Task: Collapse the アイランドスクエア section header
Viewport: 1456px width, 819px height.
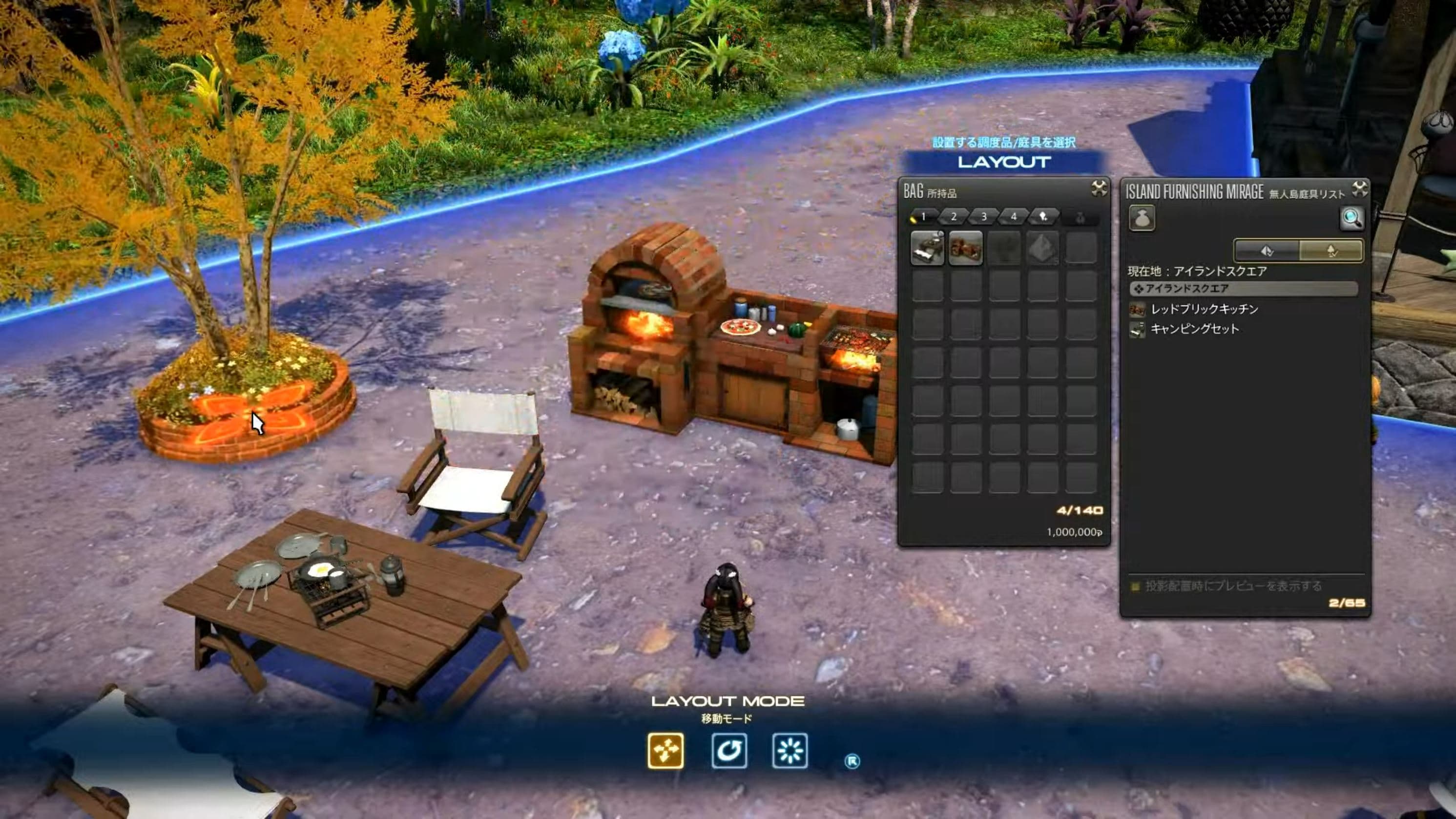Action: point(1244,289)
